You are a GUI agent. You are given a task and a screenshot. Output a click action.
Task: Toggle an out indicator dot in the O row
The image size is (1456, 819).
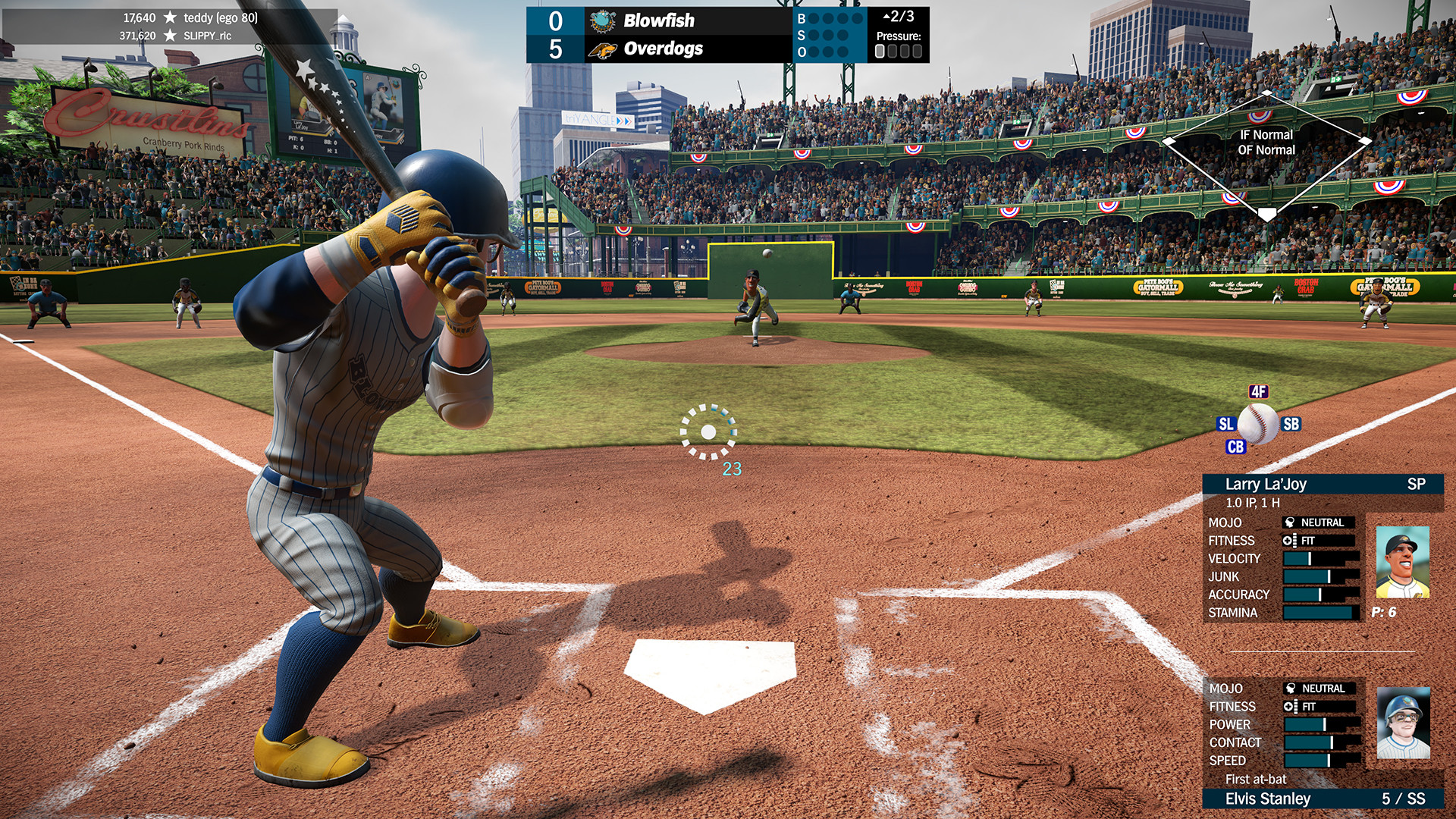(x=813, y=52)
